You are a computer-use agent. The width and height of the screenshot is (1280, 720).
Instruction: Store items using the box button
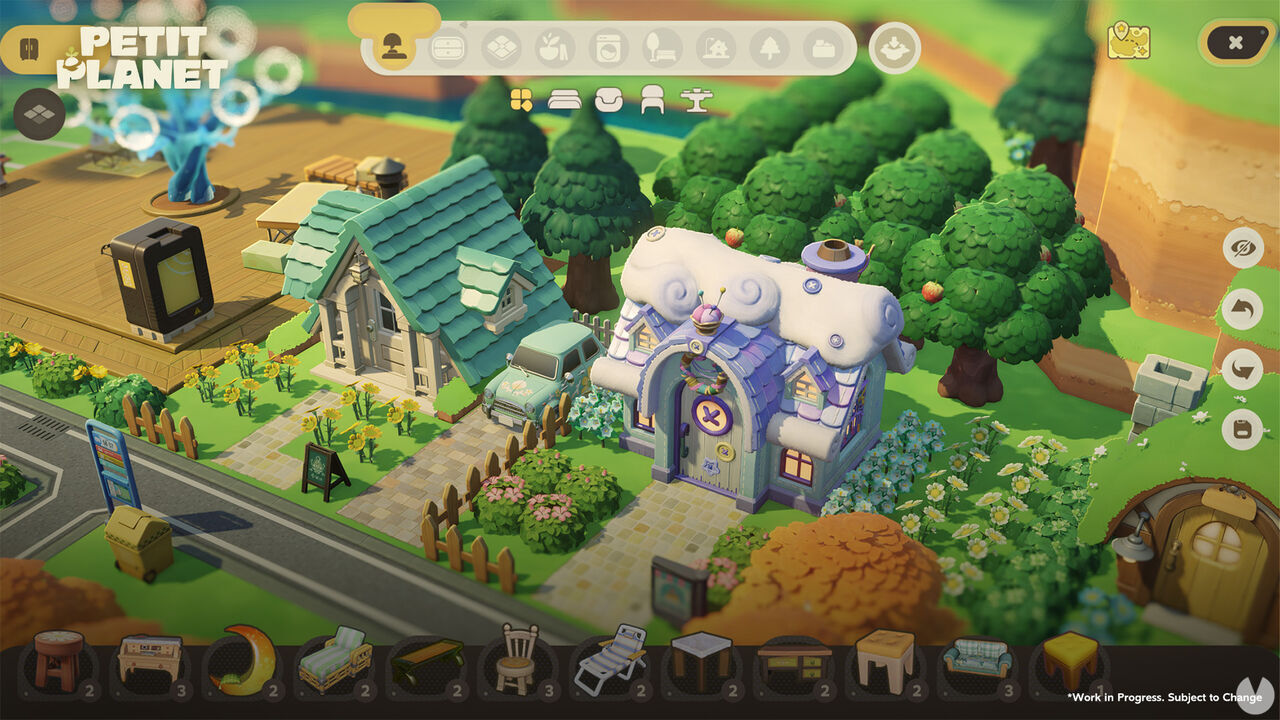coord(894,47)
